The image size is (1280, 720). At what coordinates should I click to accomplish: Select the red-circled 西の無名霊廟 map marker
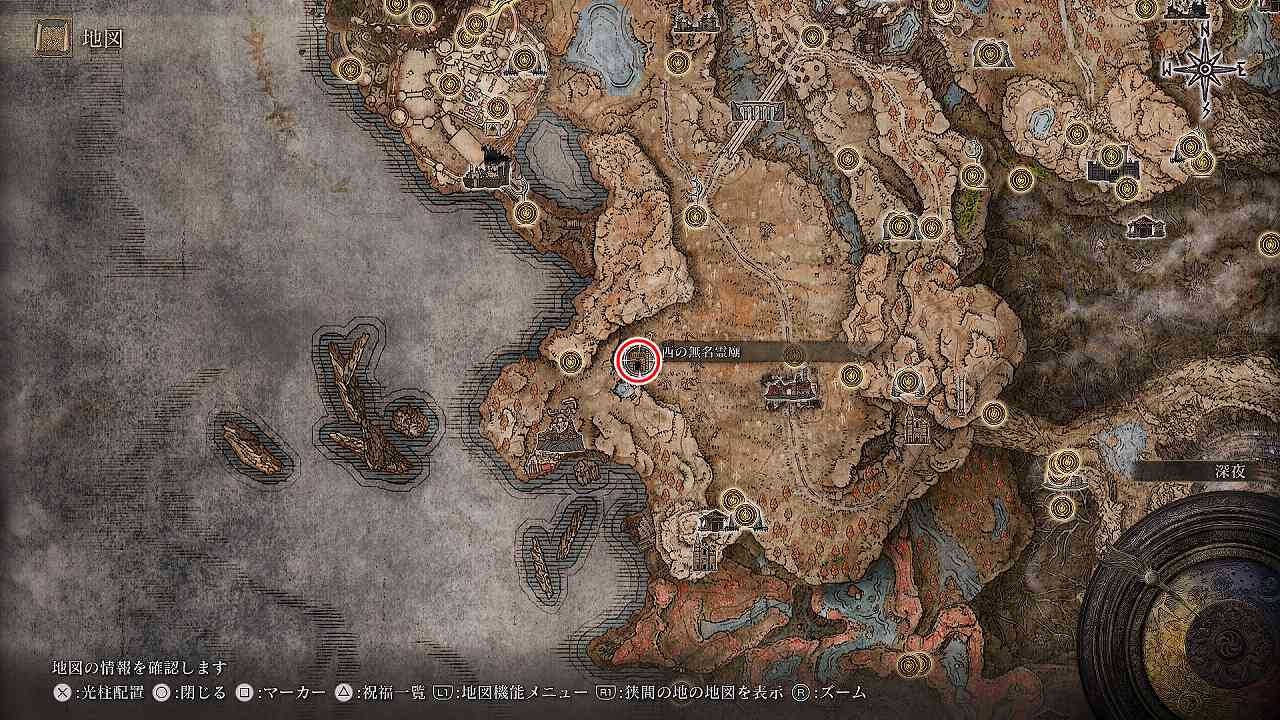(638, 360)
